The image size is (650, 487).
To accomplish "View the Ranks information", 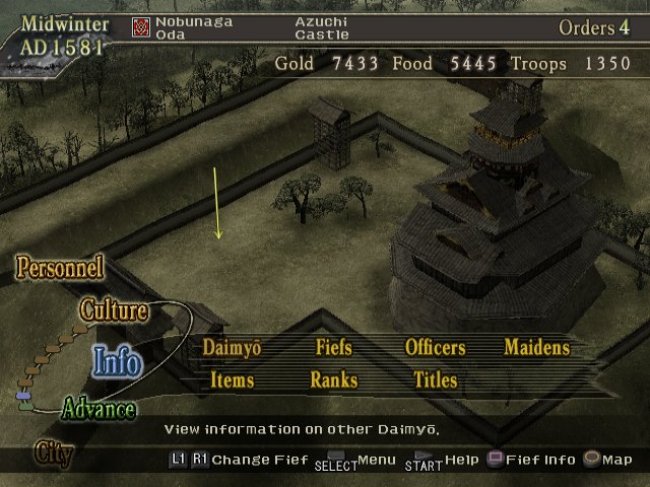I will [334, 380].
